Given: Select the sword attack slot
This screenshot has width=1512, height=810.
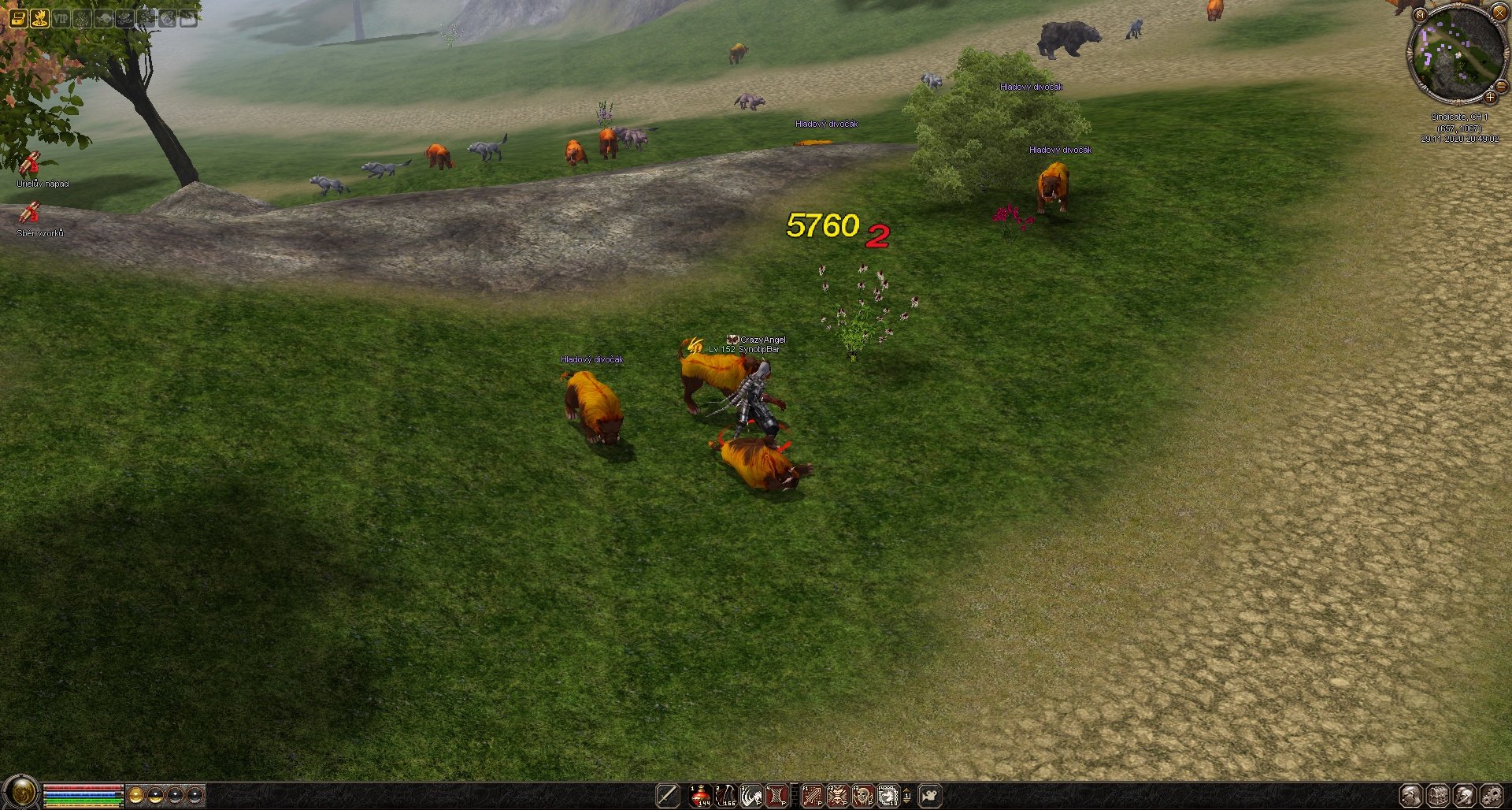Looking at the screenshot, I should point(668,796).
